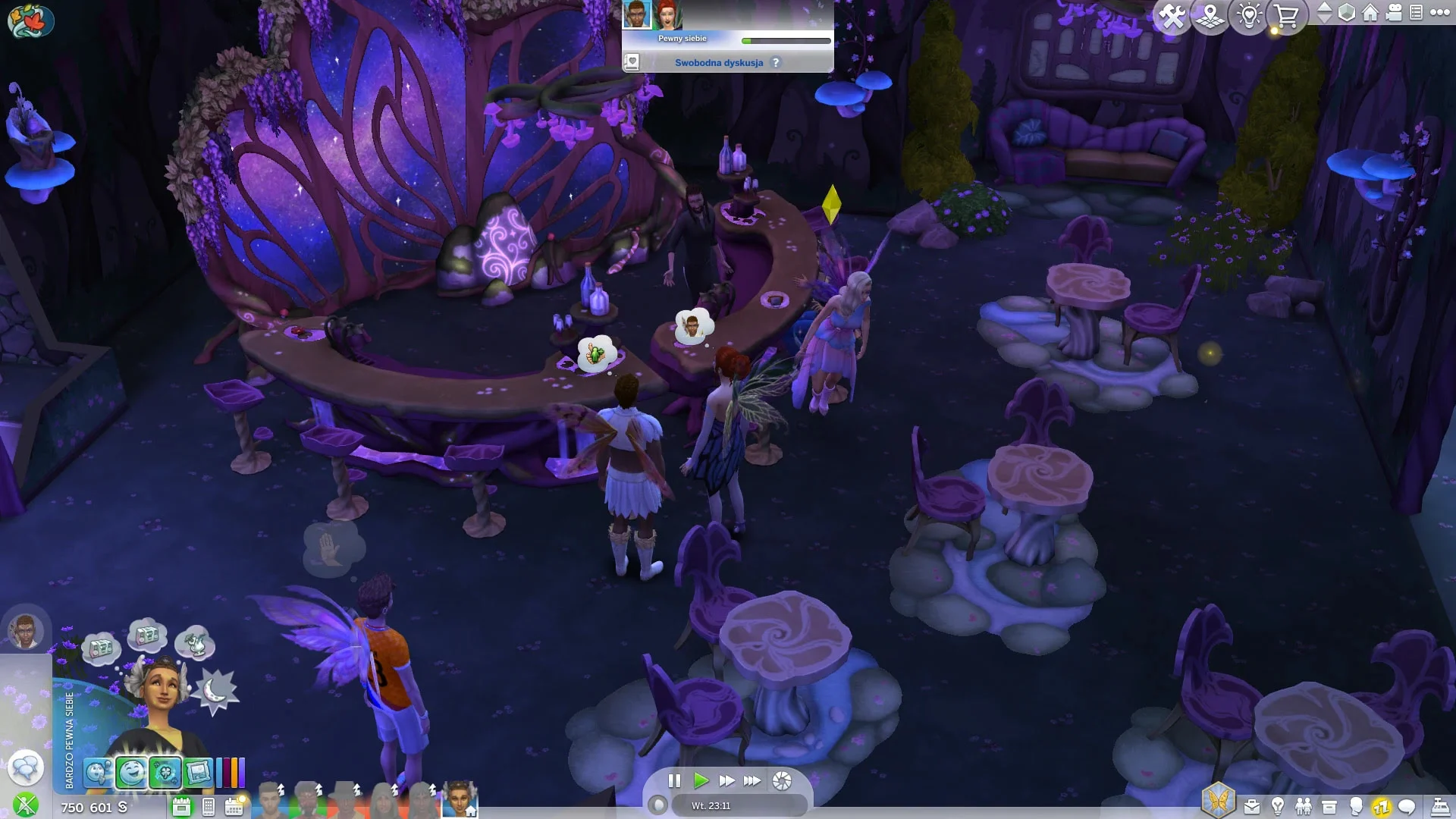The image size is (1456, 819).
Task: Pause the game with the pause button
Action: click(674, 780)
